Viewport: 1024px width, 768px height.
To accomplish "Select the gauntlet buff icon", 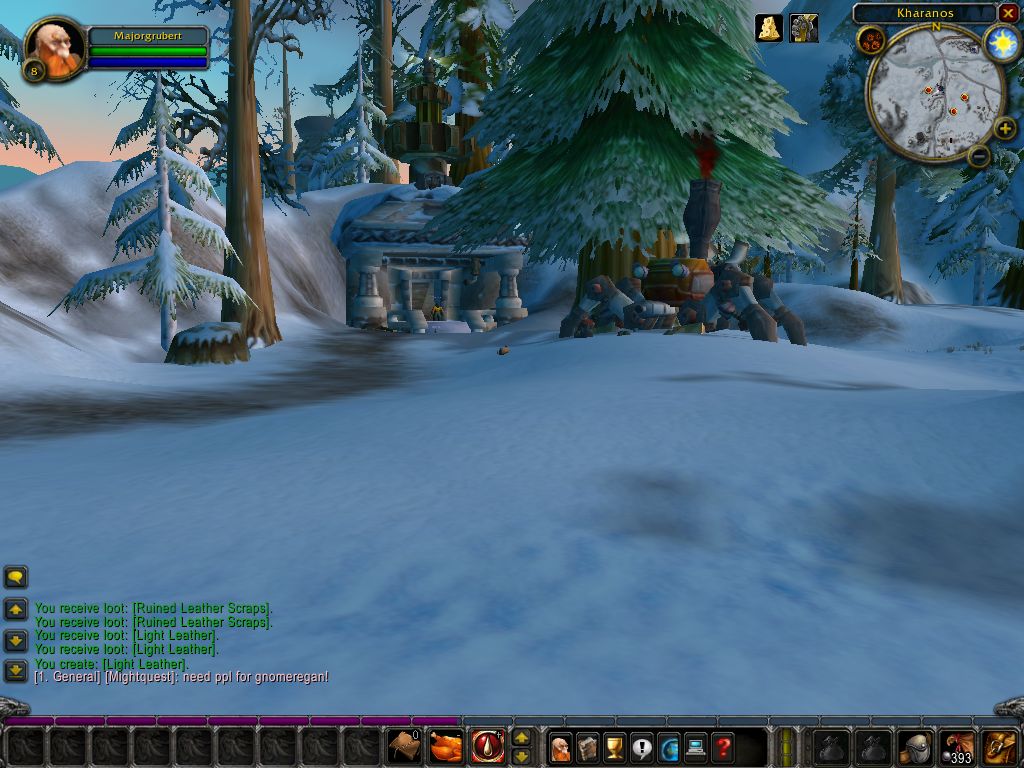I will click(803, 28).
